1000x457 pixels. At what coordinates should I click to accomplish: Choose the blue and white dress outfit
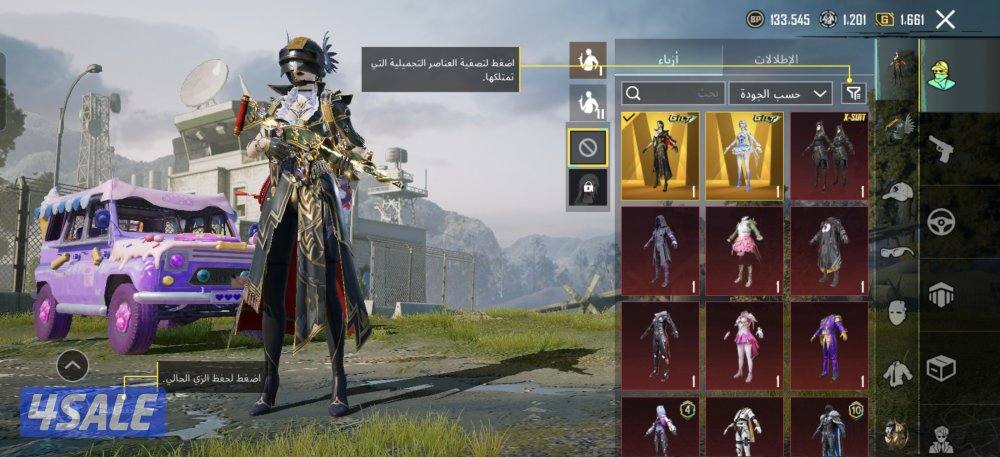pos(744,156)
